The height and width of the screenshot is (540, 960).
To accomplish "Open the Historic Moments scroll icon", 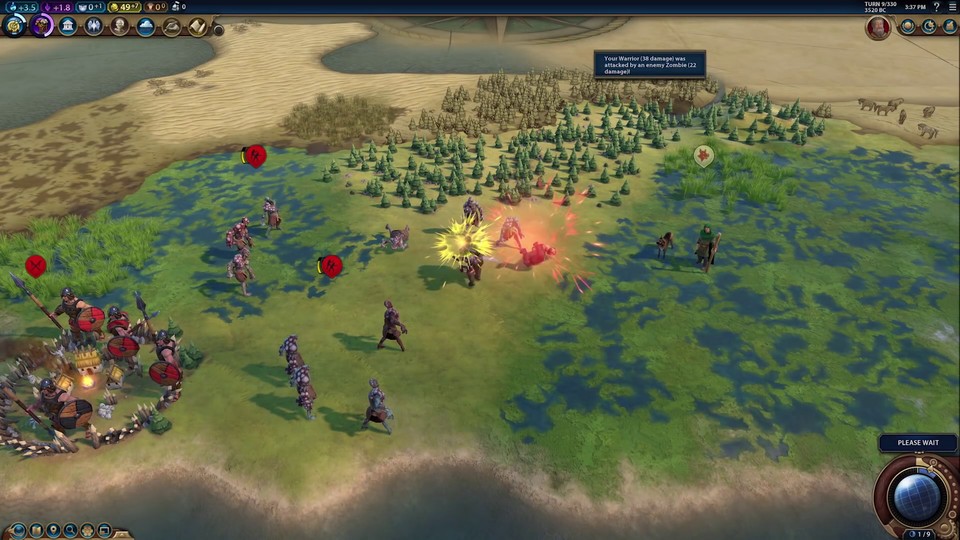I will tap(198, 26).
